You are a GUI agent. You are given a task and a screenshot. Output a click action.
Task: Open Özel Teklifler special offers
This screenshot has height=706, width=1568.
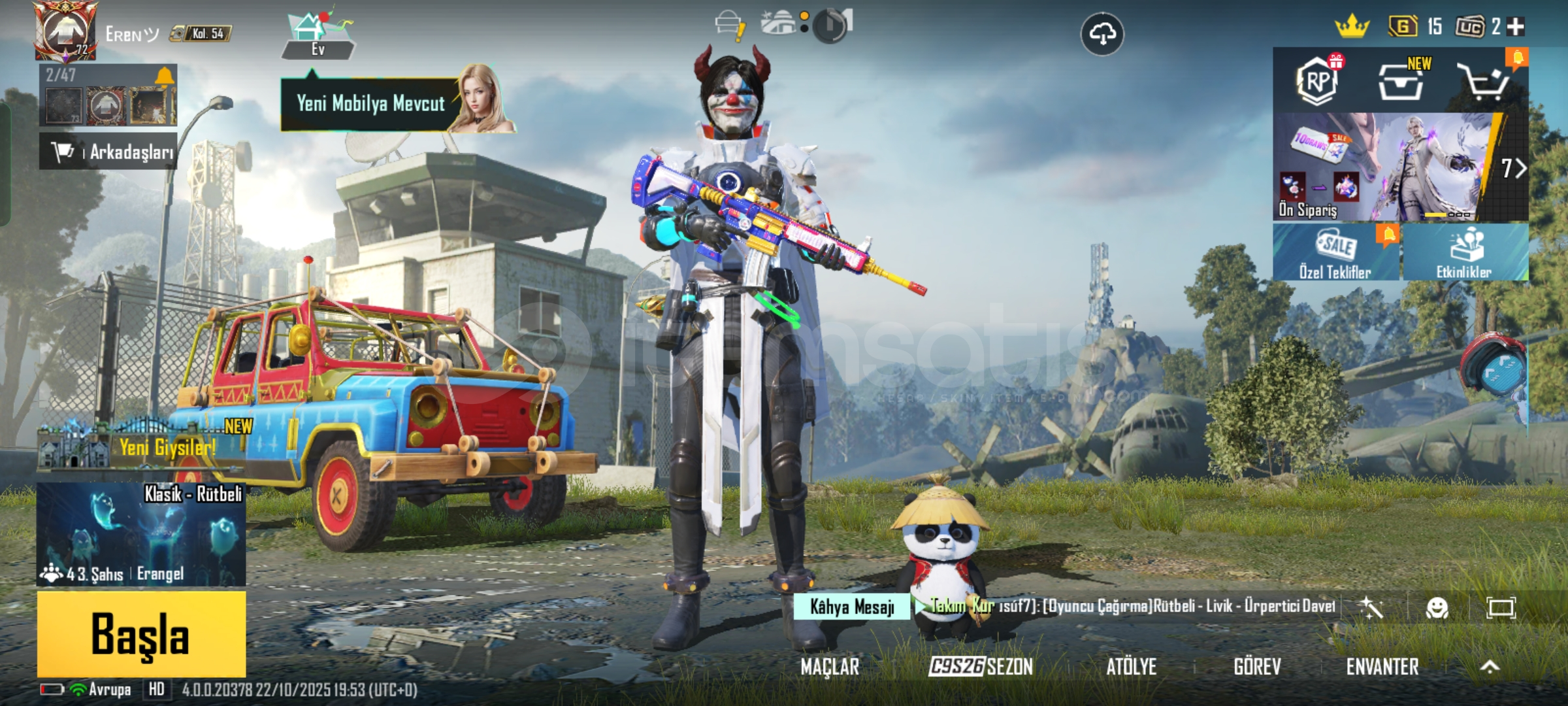(1335, 252)
